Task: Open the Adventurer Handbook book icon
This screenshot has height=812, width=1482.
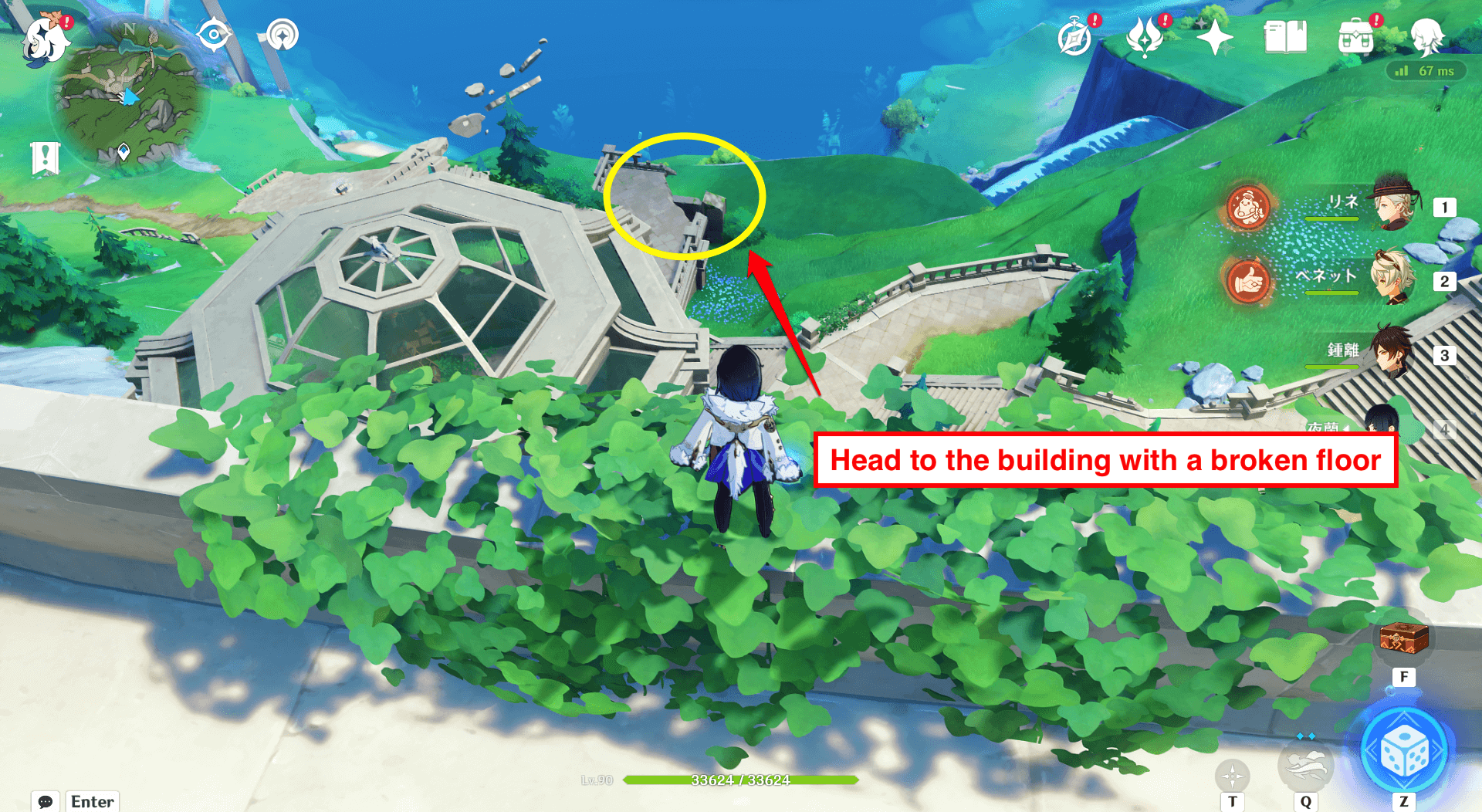Action: point(1286,35)
